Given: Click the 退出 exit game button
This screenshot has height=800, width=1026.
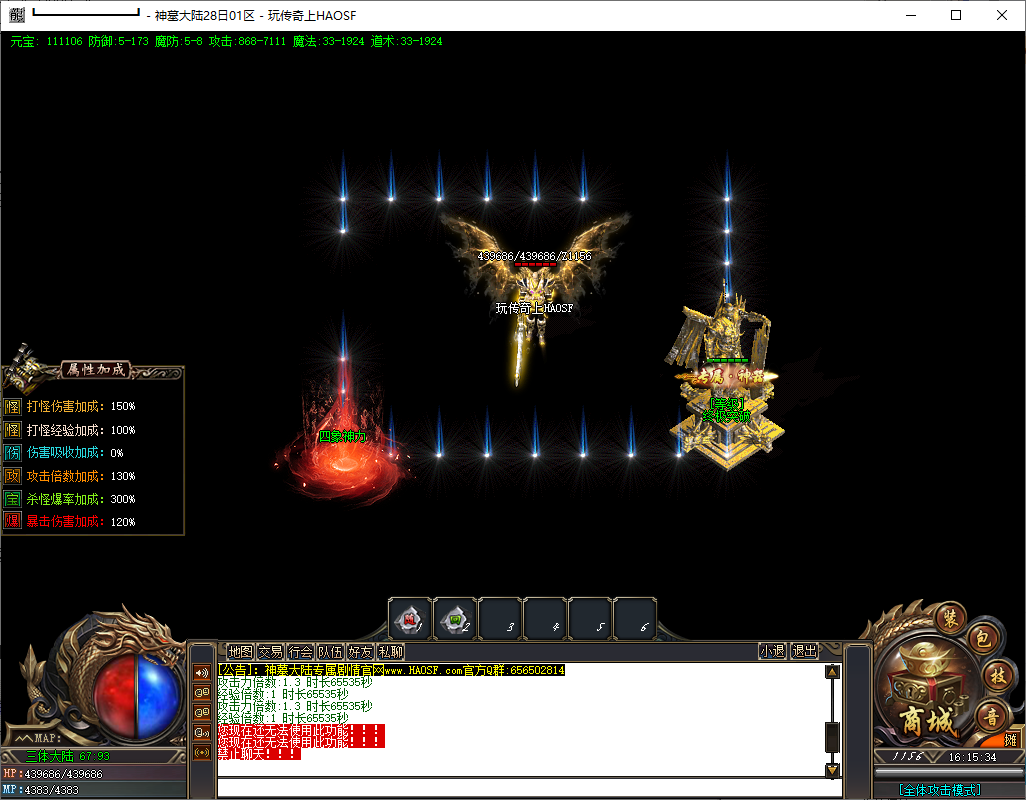Looking at the screenshot, I should (804, 651).
